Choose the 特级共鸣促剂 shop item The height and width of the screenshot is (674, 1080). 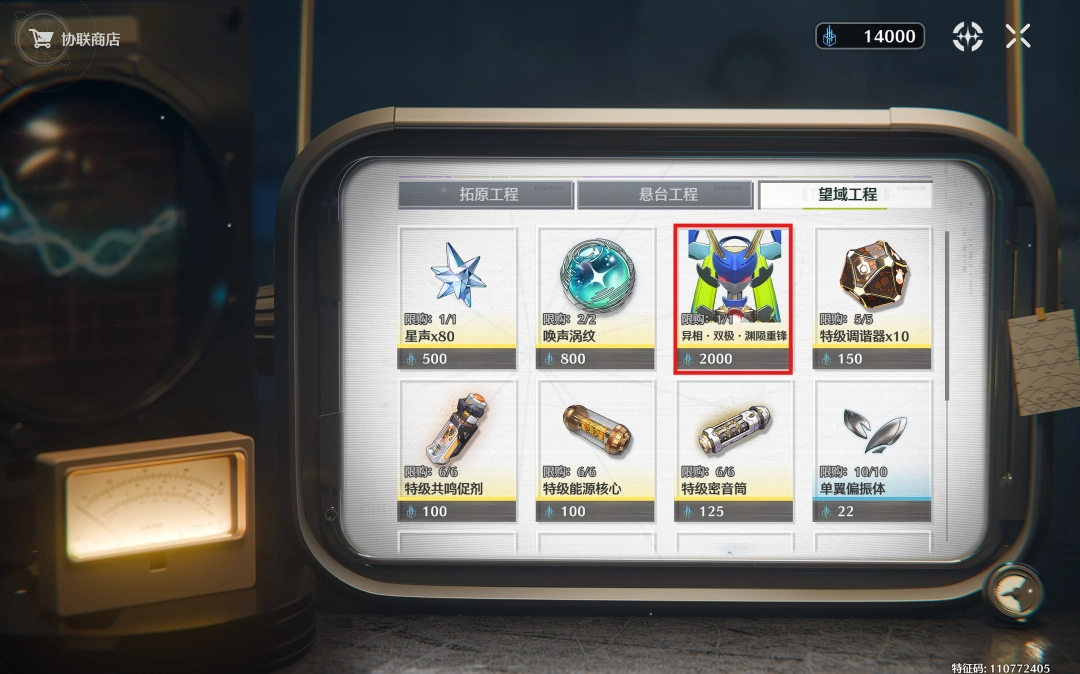coord(457,450)
